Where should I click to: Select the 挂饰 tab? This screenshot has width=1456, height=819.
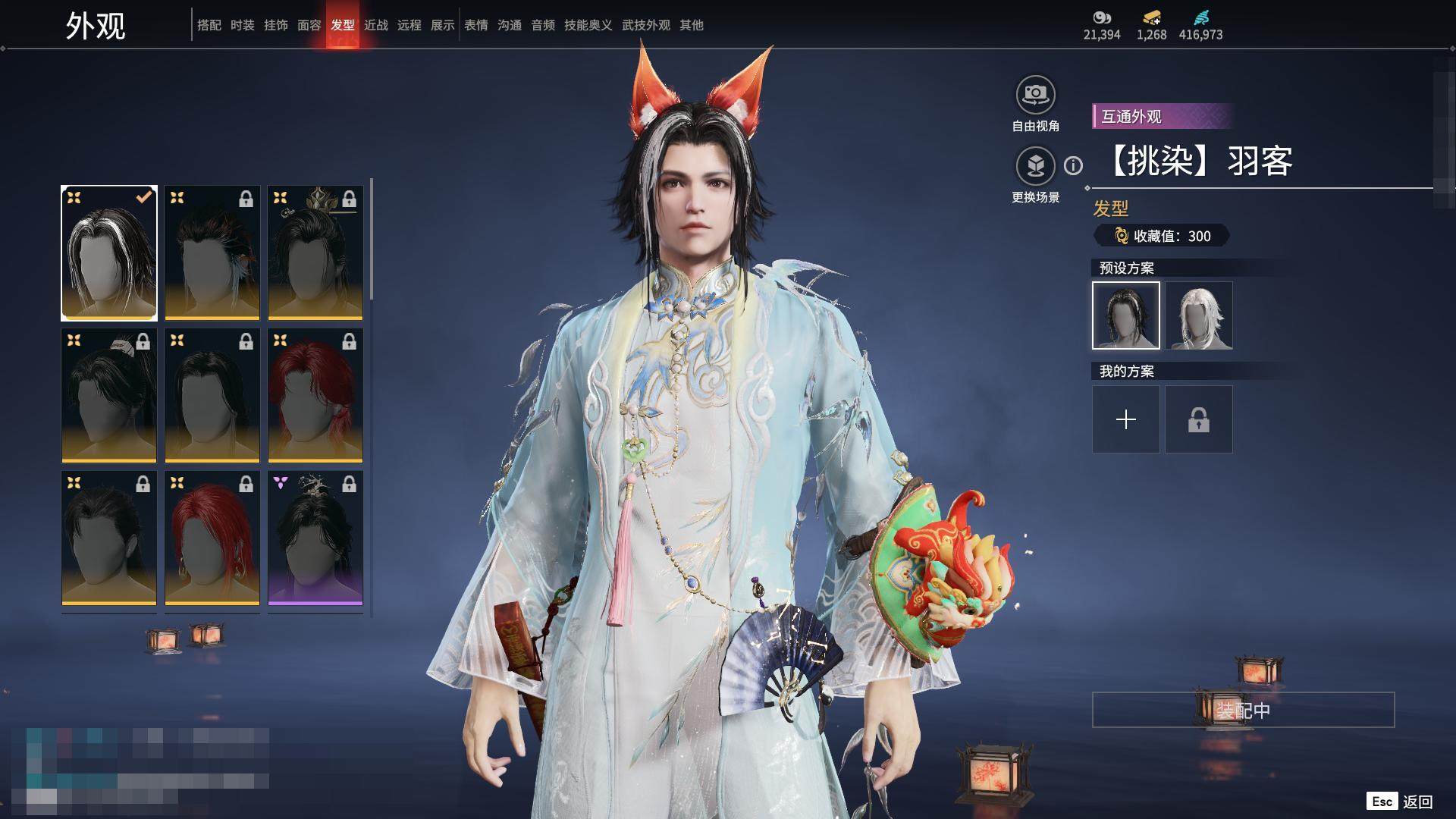[x=275, y=25]
